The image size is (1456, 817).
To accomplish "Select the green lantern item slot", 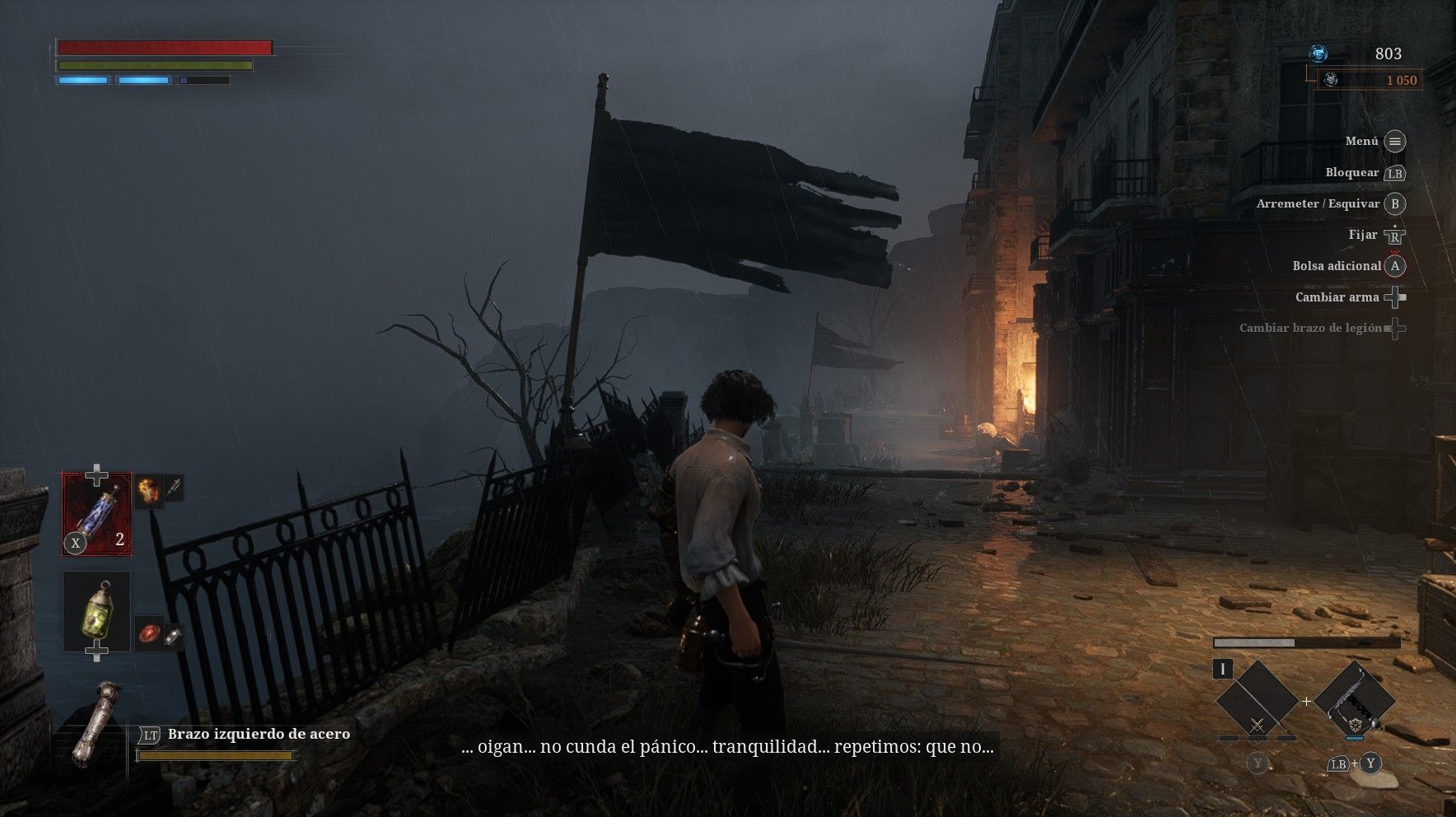I will coord(97,611).
